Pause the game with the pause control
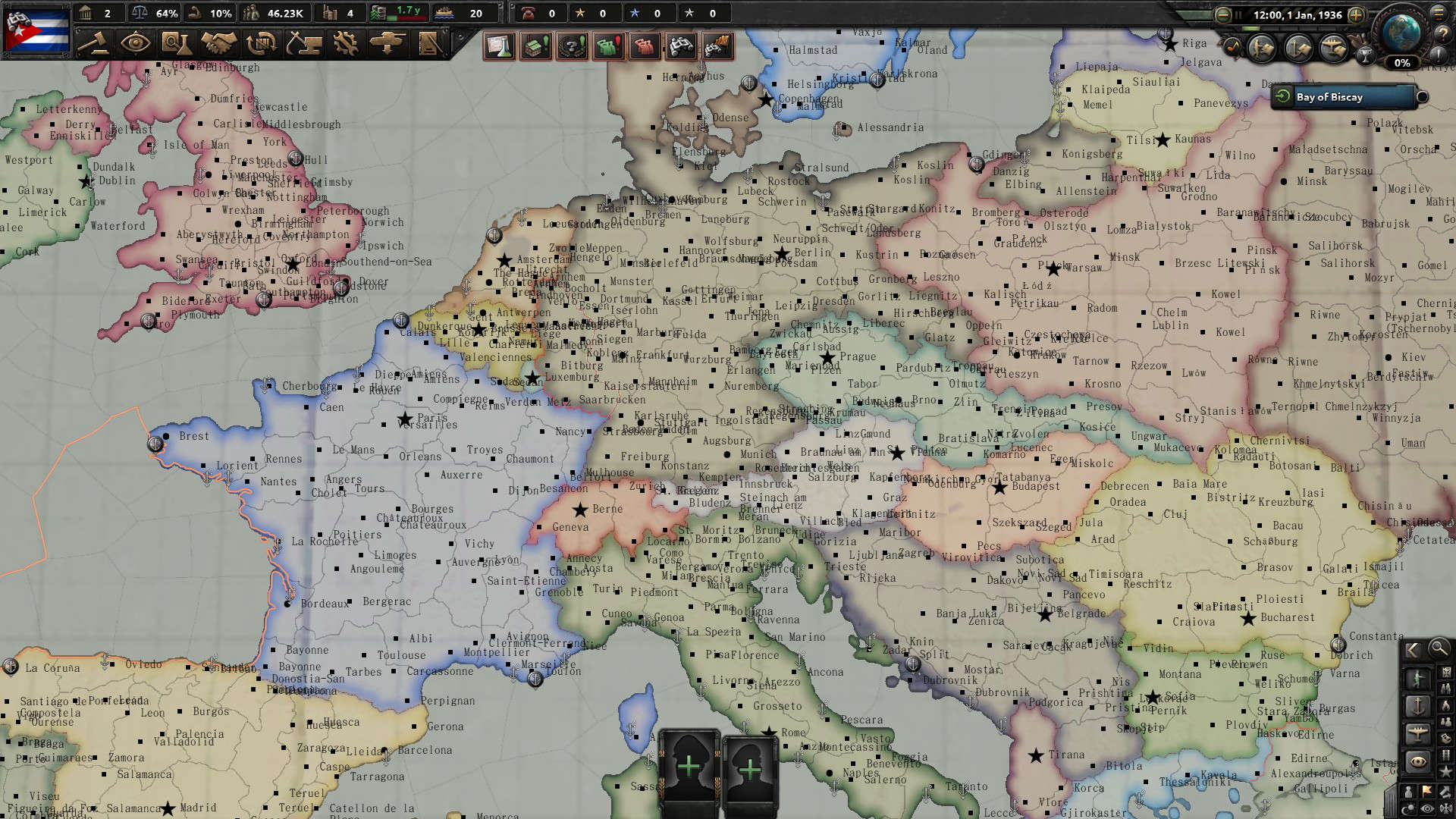This screenshot has width=1456, height=819. click(x=1239, y=14)
